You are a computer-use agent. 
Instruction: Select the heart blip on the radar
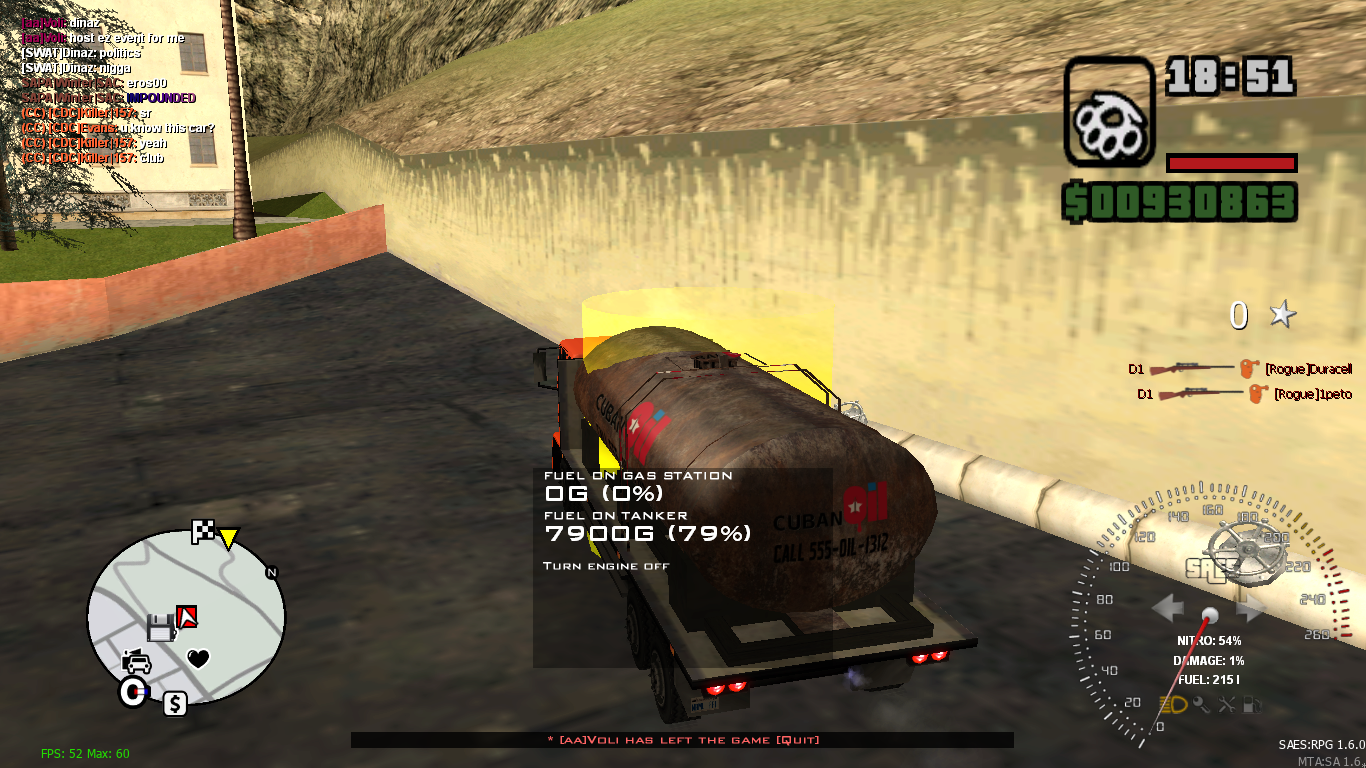click(198, 657)
